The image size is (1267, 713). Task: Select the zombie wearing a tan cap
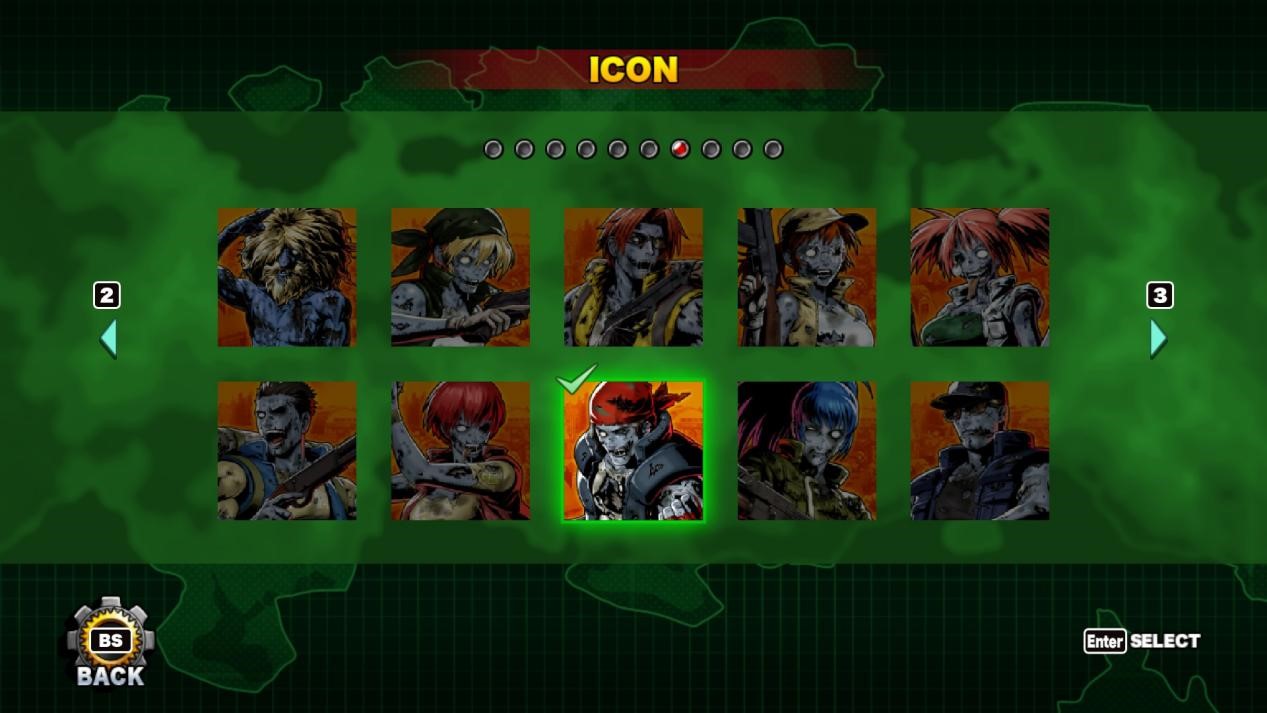[807, 277]
